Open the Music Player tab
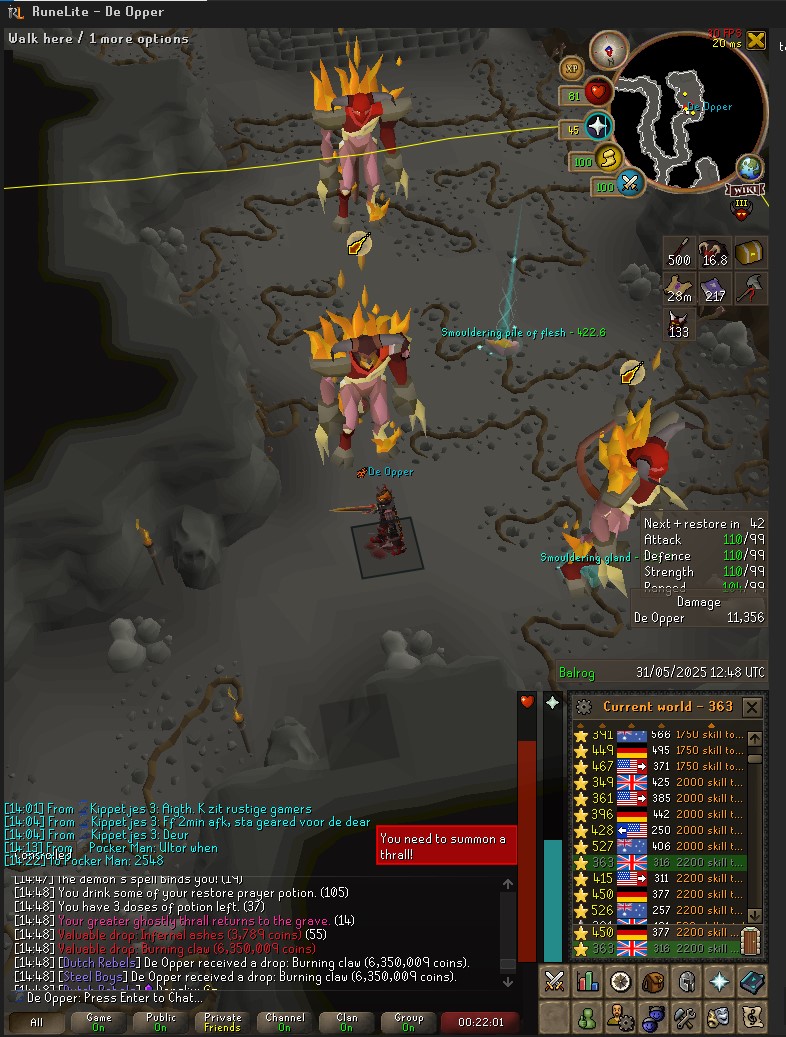The image size is (786, 1037). 751,1018
